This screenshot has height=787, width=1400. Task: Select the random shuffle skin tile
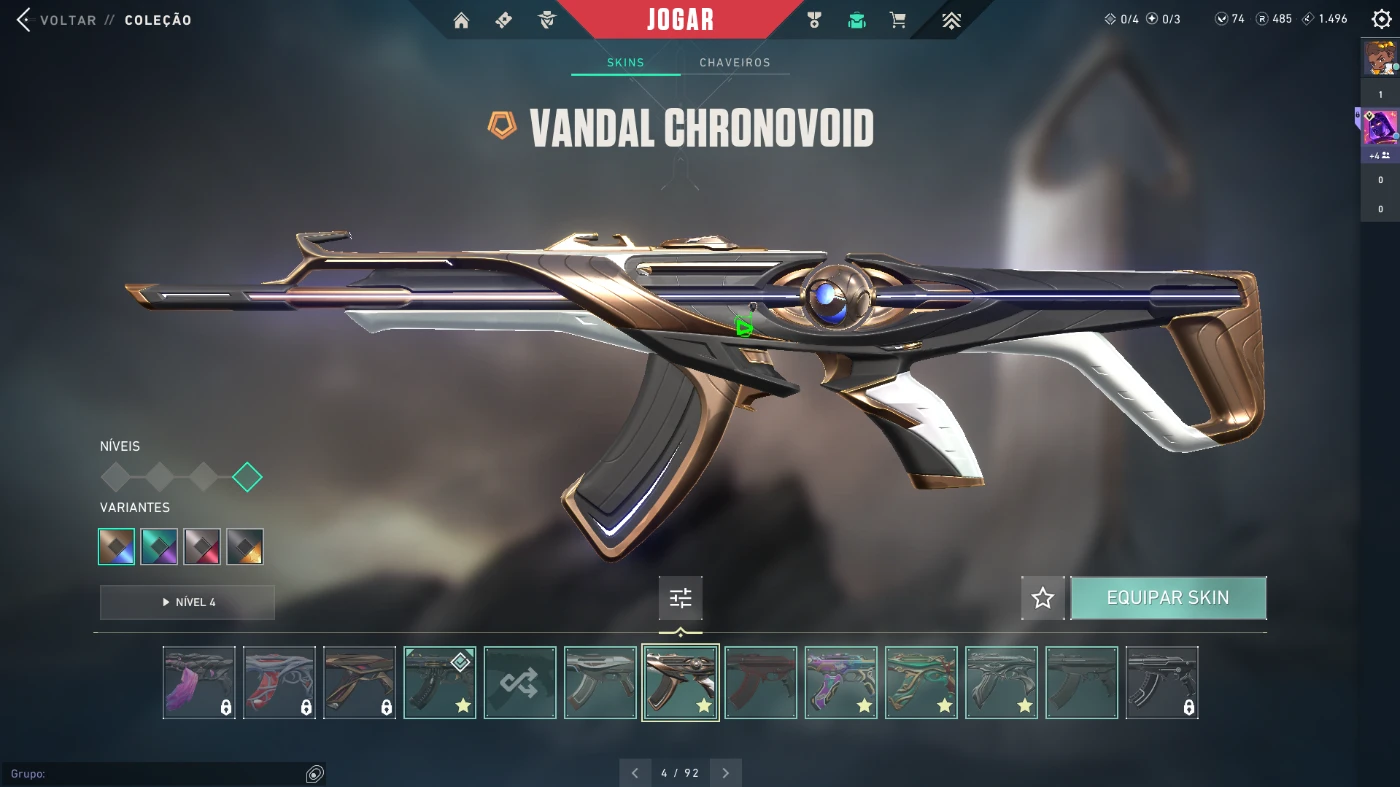[520, 683]
